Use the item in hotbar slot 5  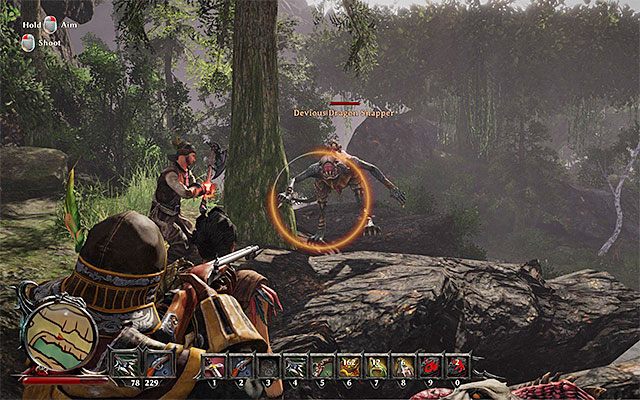[321, 365]
